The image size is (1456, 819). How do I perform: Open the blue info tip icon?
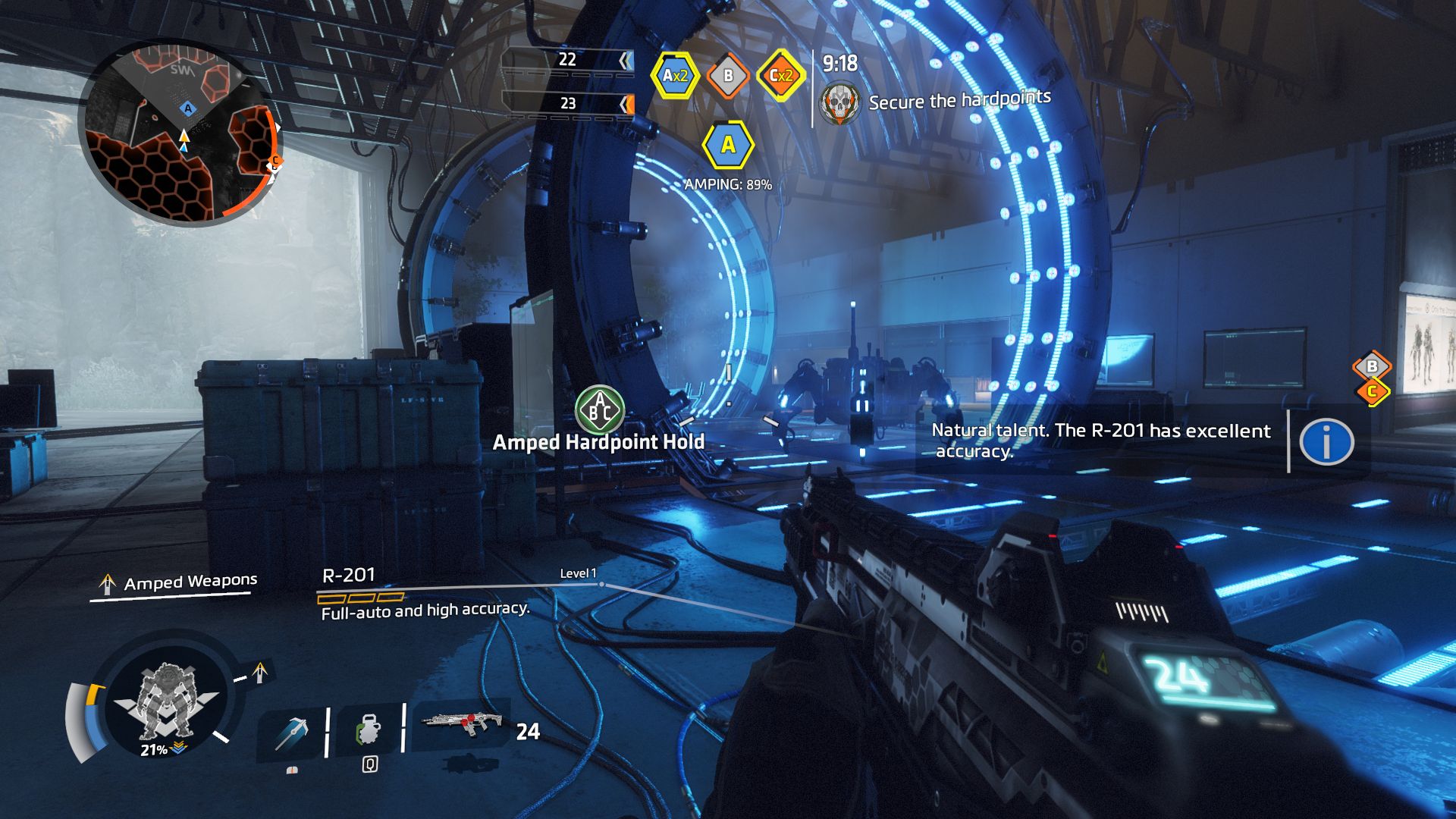click(x=1326, y=441)
